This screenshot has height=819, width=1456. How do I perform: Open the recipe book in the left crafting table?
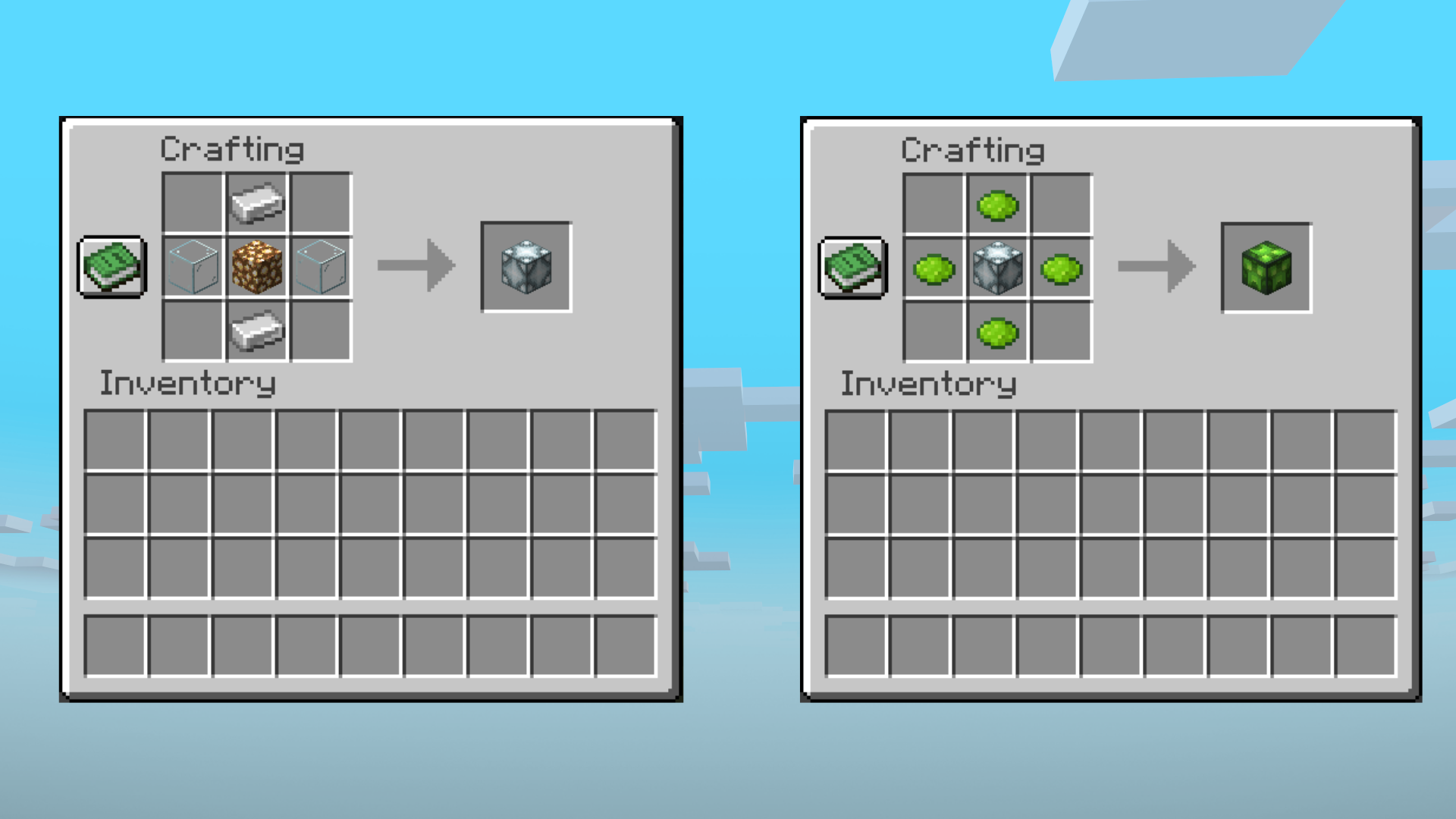point(111,268)
